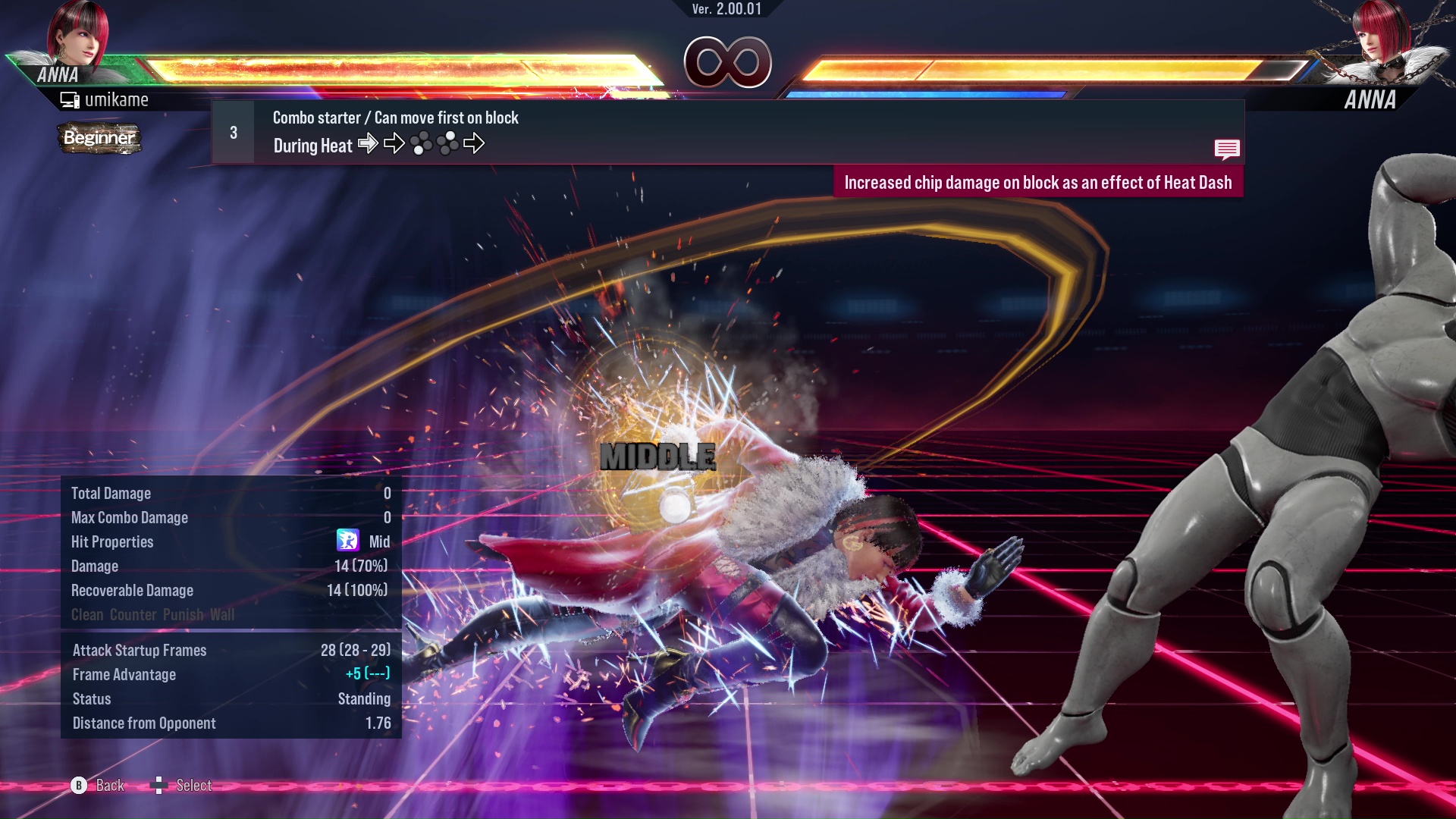This screenshot has width=1456, height=819.
Task: Expand the Attack Startup Frames row
Action: 139,650
